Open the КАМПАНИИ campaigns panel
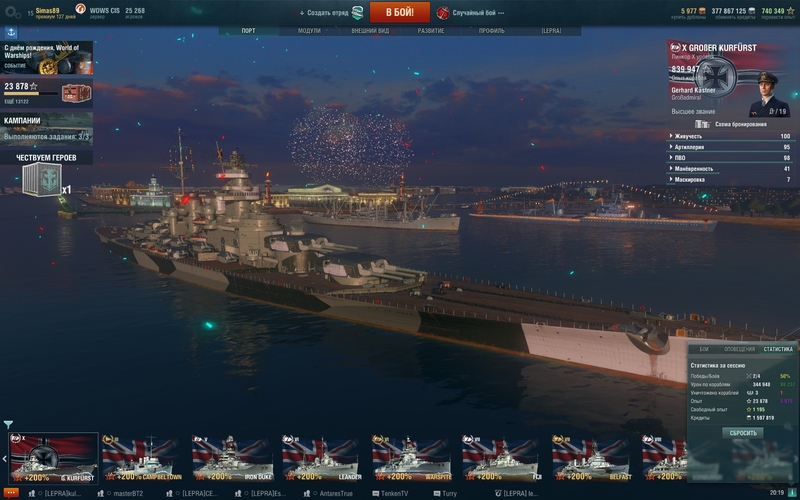This screenshot has width=800, height=500. pyautogui.click(x=46, y=128)
